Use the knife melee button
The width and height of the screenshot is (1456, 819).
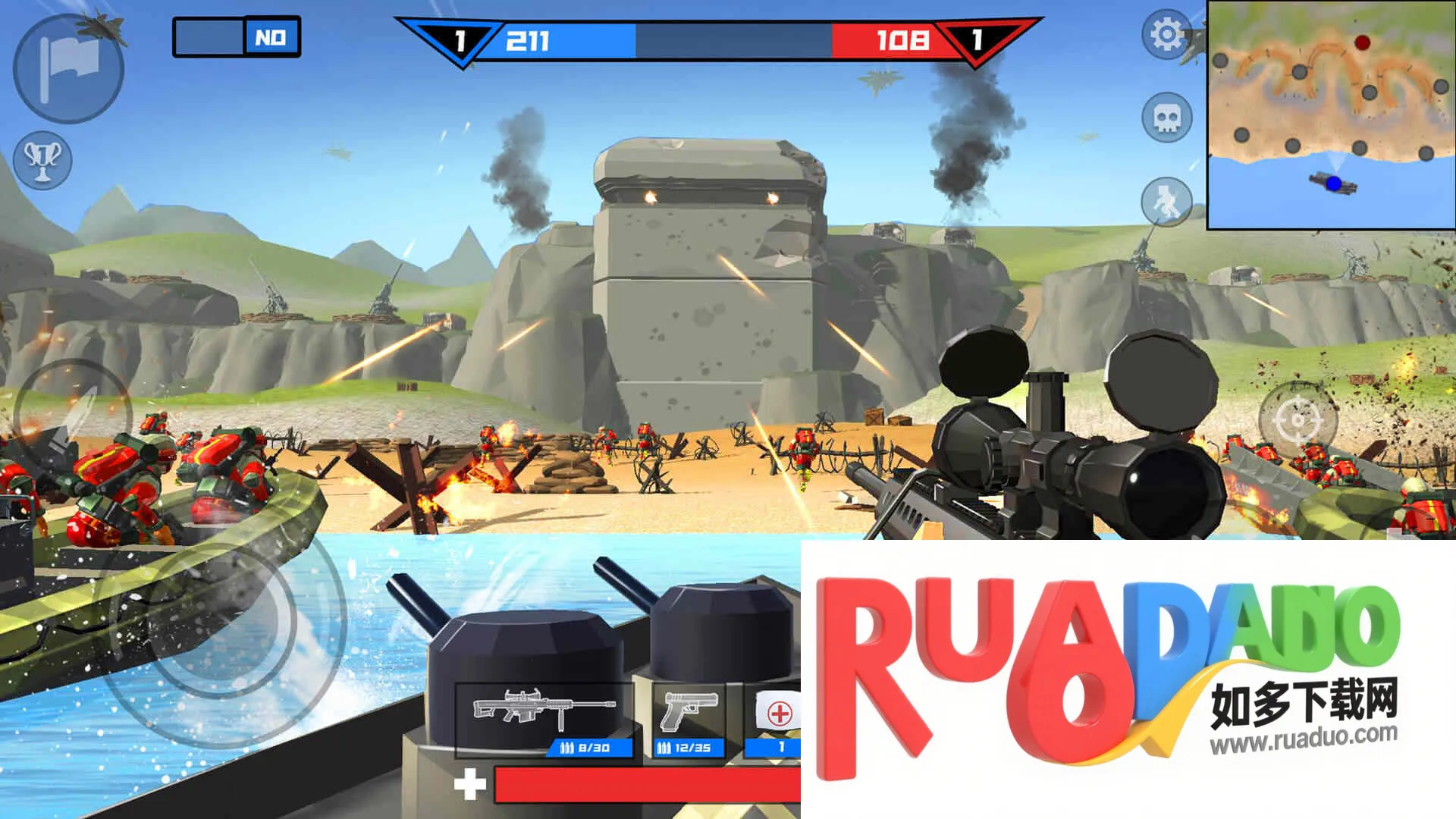[x=72, y=417]
